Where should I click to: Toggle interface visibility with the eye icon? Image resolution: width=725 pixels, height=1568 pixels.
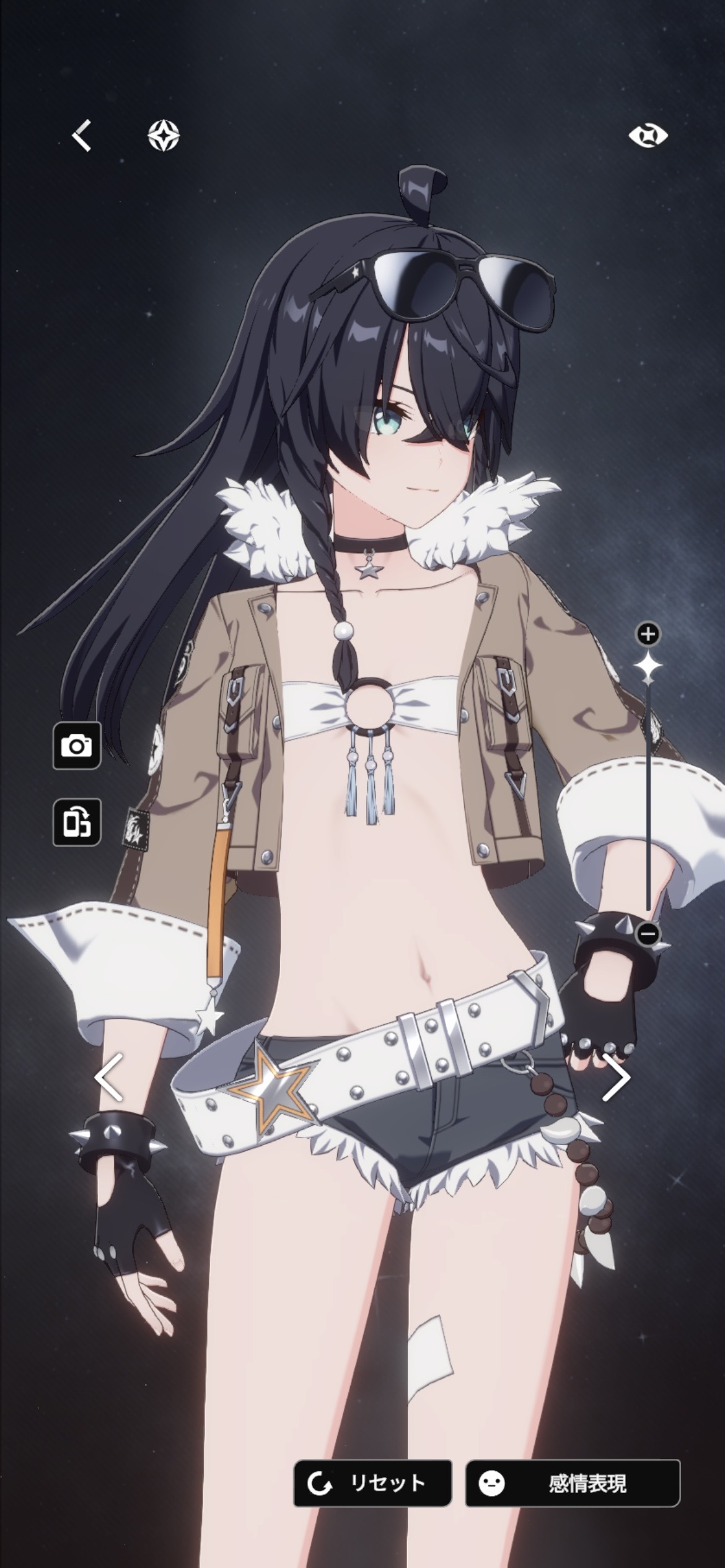coord(648,136)
